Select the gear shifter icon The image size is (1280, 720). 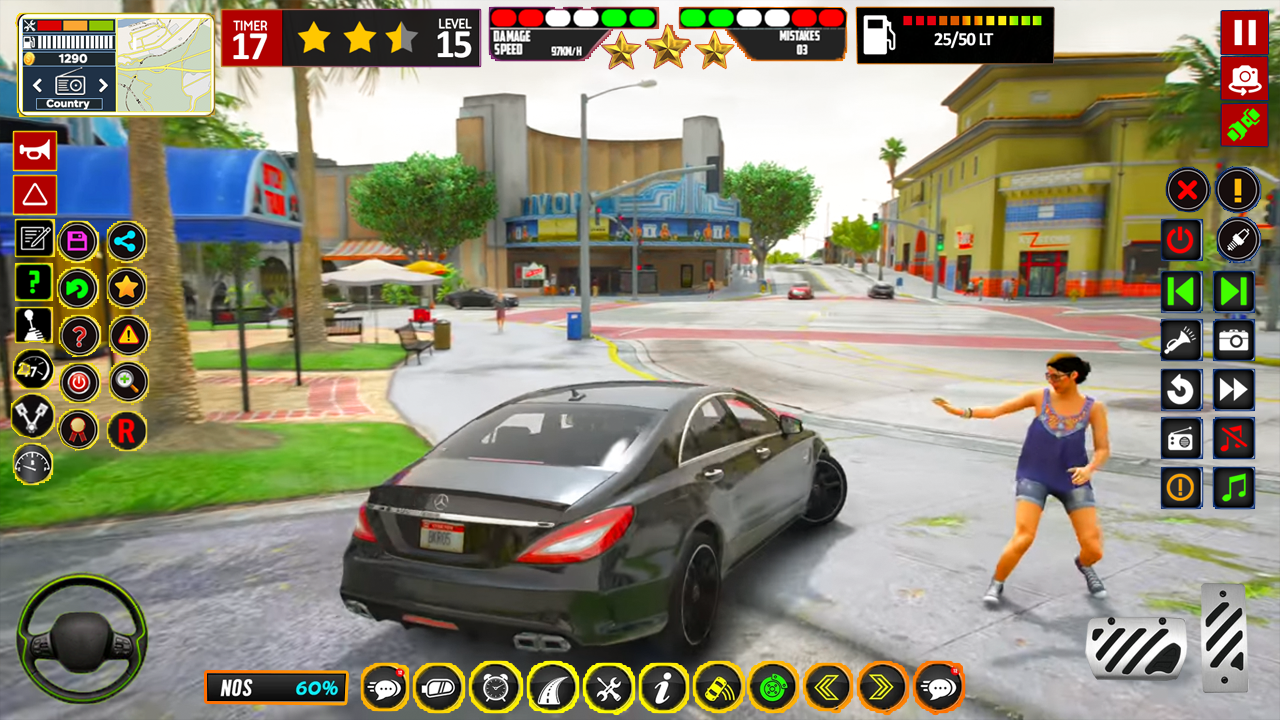tap(33, 327)
